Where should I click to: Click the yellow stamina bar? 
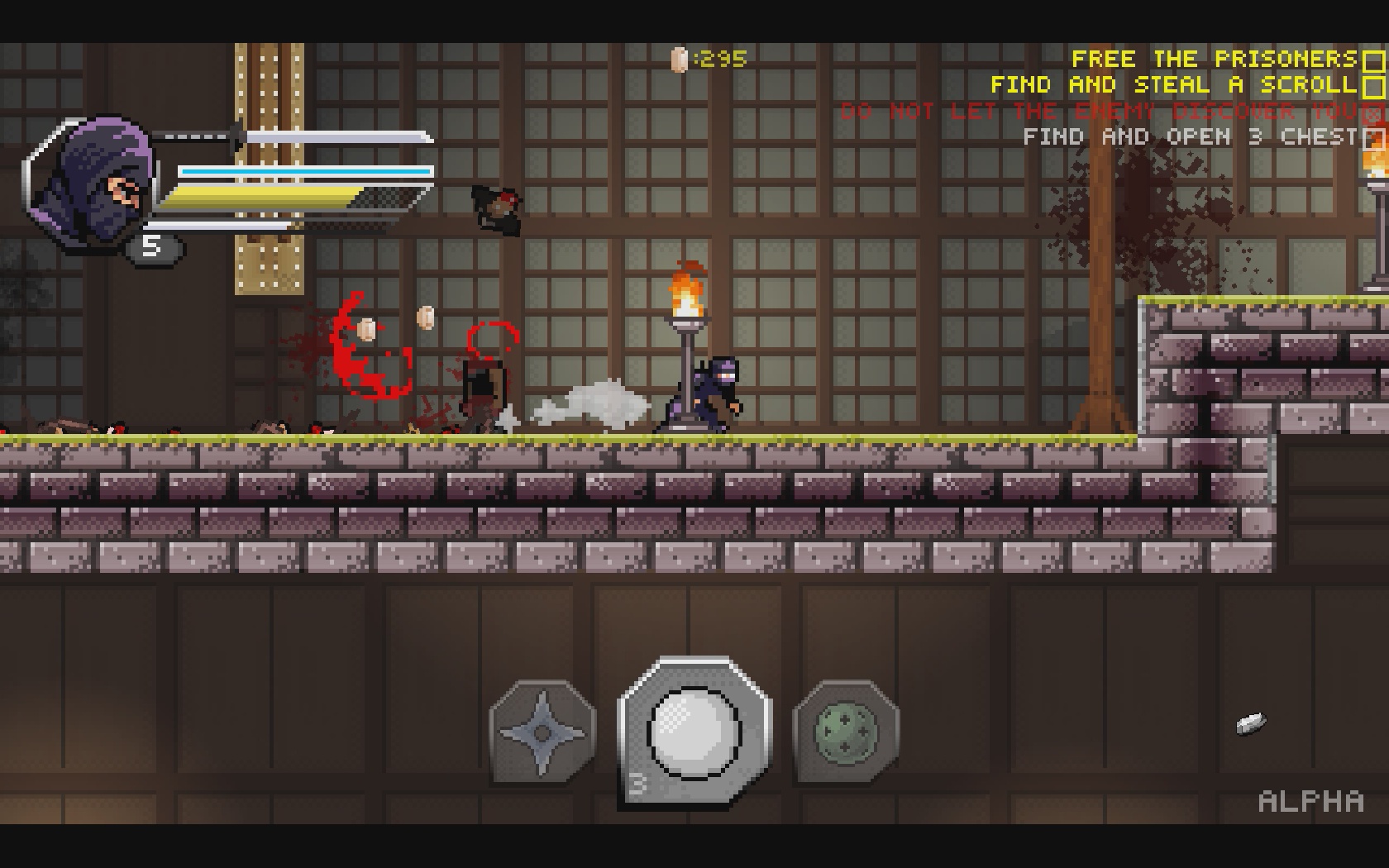click(265, 195)
